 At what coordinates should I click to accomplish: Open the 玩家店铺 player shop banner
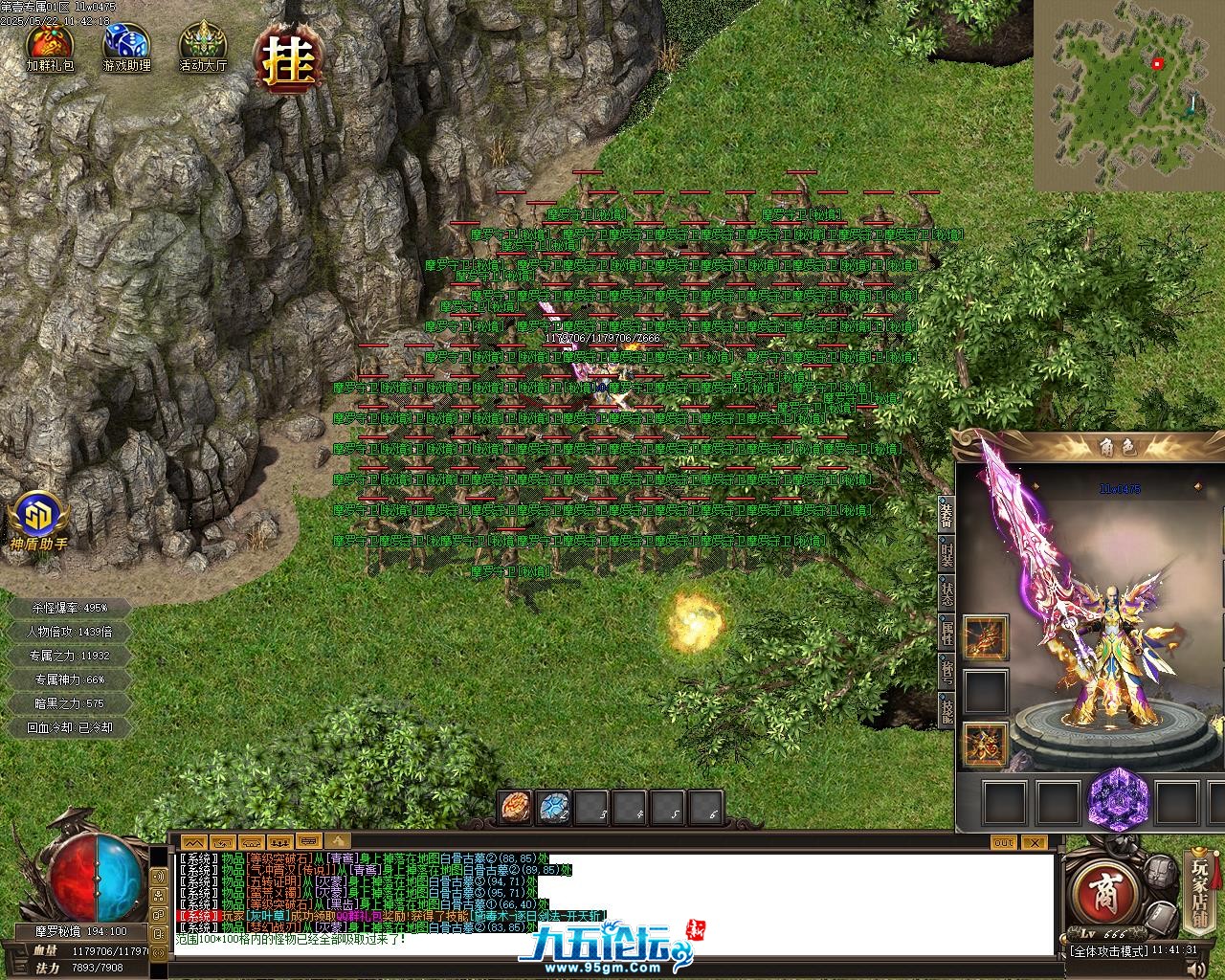pos(1200,892)
